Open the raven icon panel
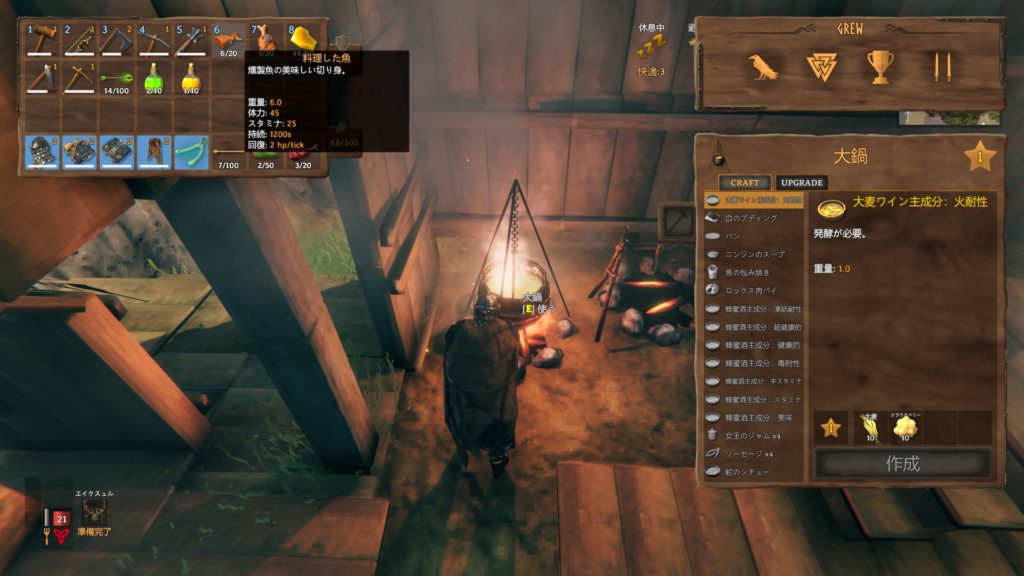 (x=764, y=67)
